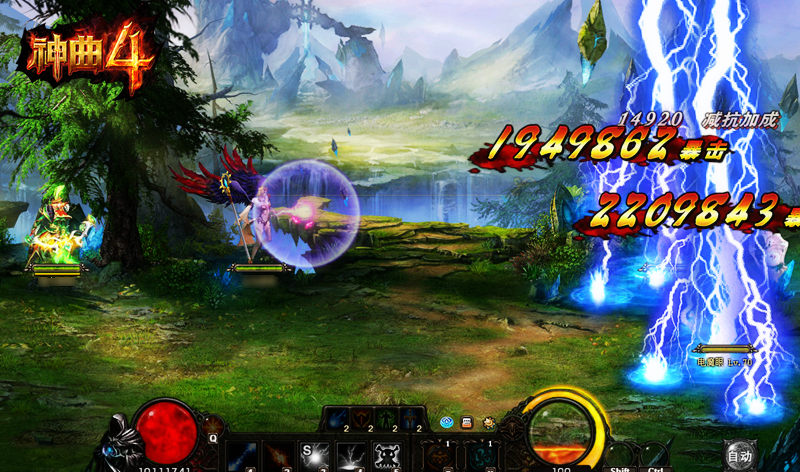Toggle the 自动 auto-battle button
The height and width of the screenshot is (472, 800).
tap(739, 455)
